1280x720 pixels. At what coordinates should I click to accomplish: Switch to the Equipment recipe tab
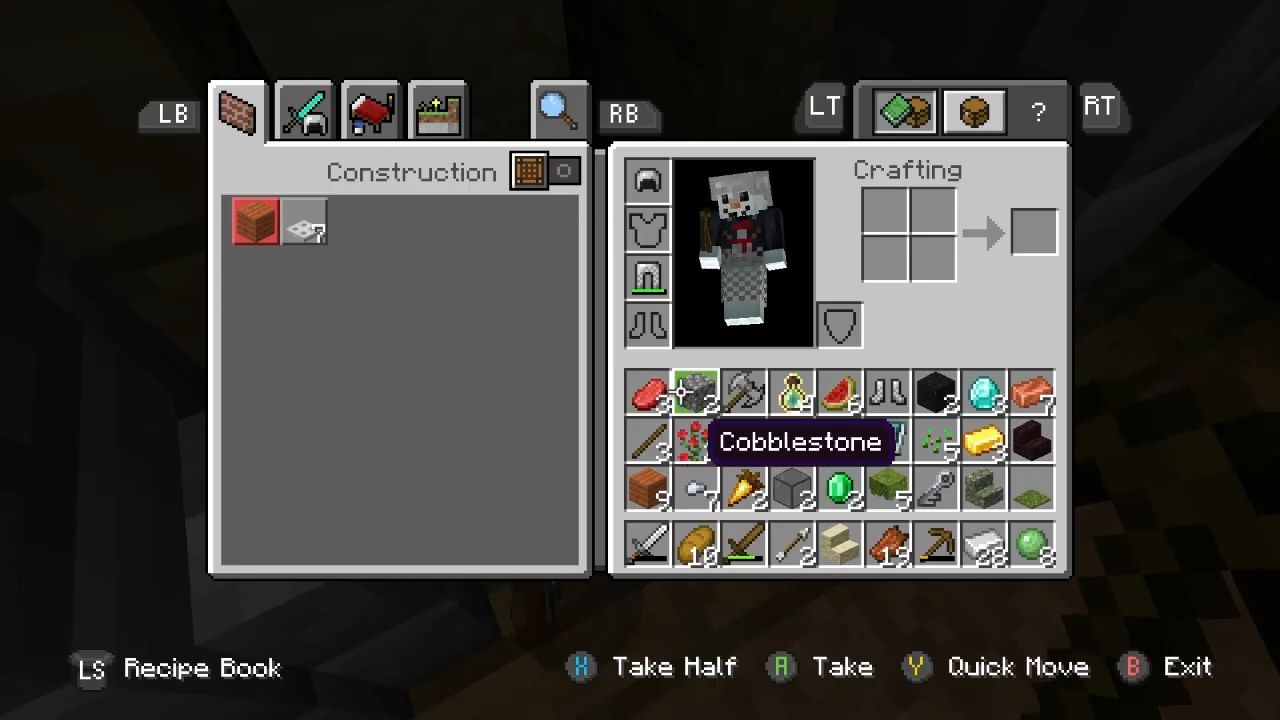(x=305, y=111)
